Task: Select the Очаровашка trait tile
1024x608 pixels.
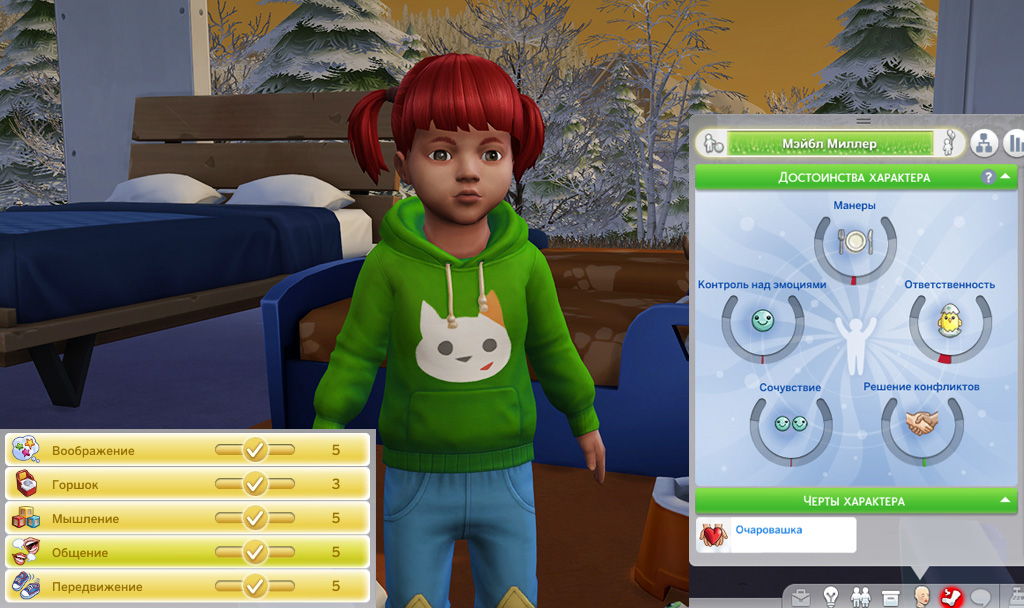Action: (776, 534)
